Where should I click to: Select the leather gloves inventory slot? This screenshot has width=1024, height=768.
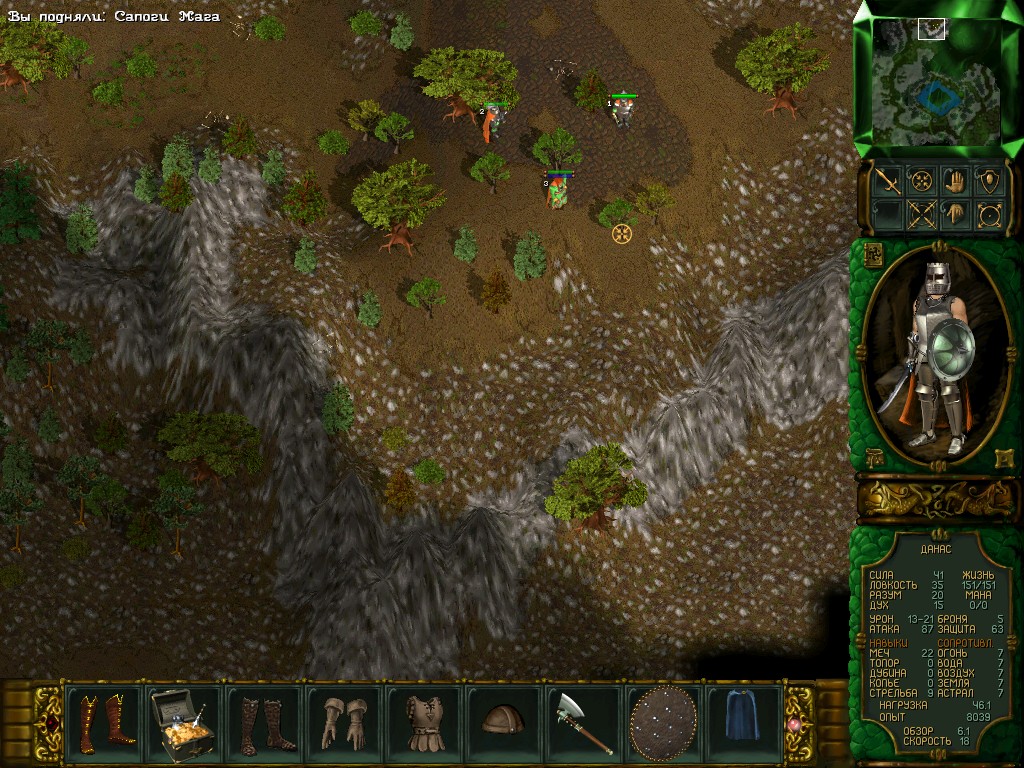(343, 722)
